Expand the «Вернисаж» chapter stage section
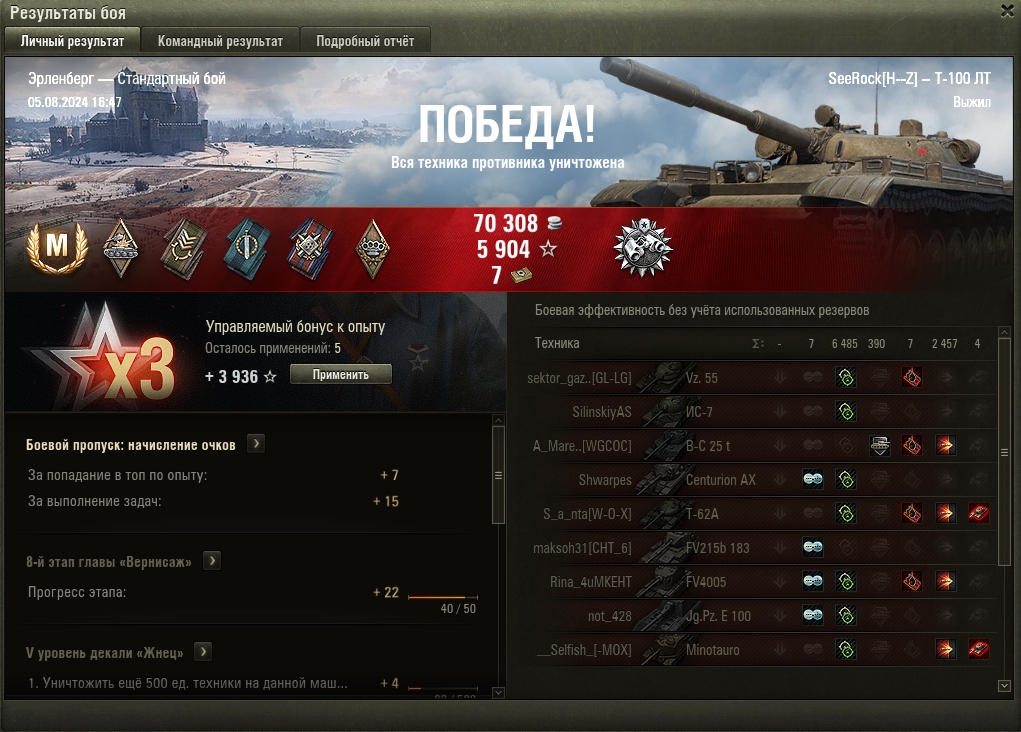1021x732 pixels. [212, 561]
